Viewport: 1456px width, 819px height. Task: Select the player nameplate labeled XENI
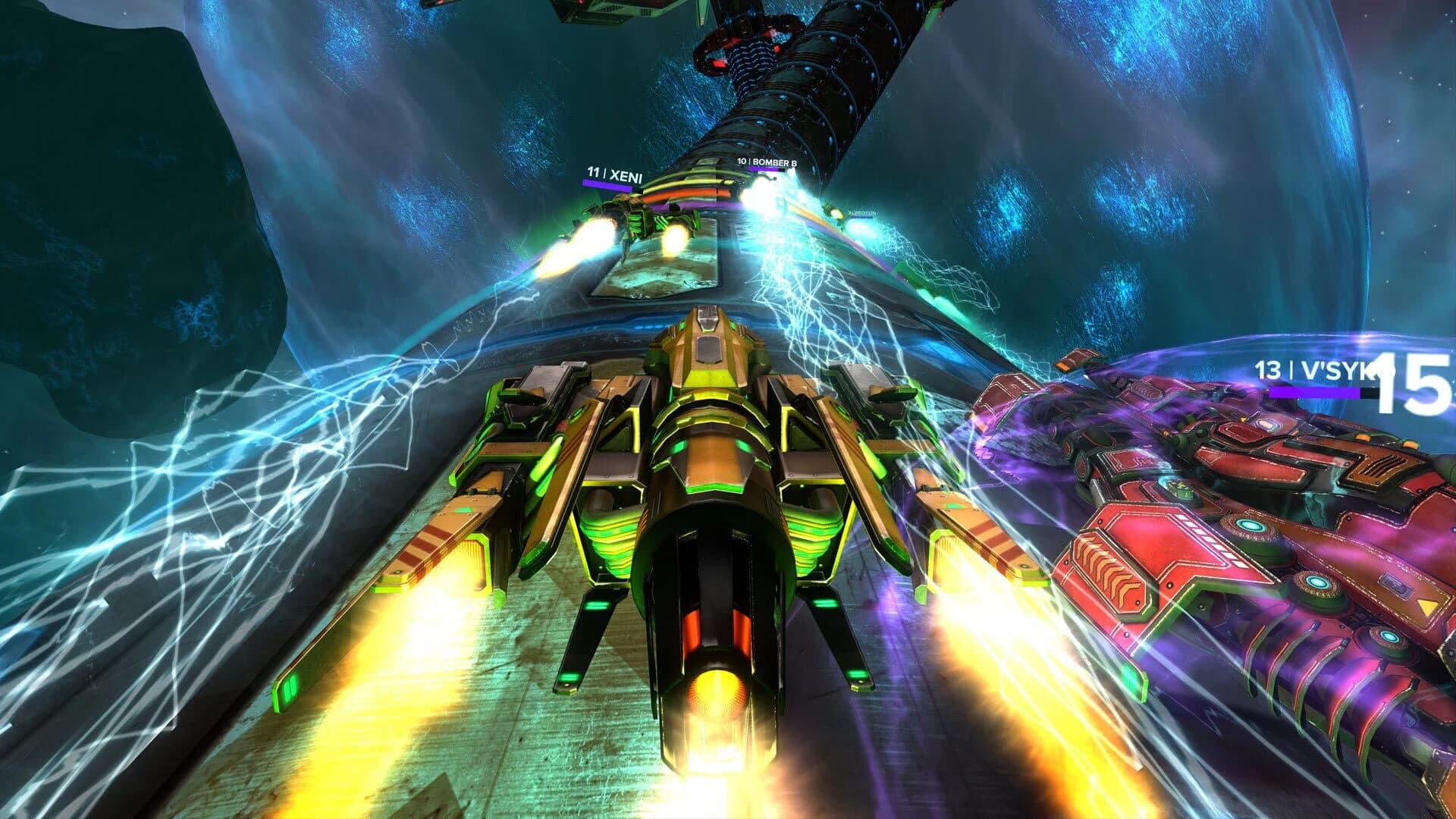click(x=623, y=173)
